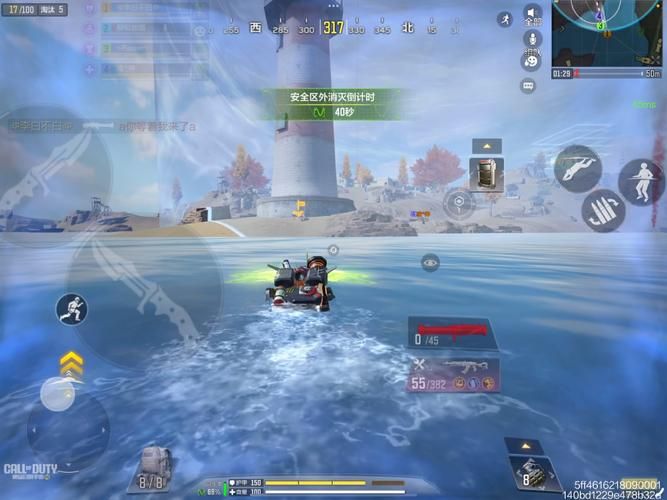Open the emote smiley menu

pyautogui.click(x=529, y=62)
